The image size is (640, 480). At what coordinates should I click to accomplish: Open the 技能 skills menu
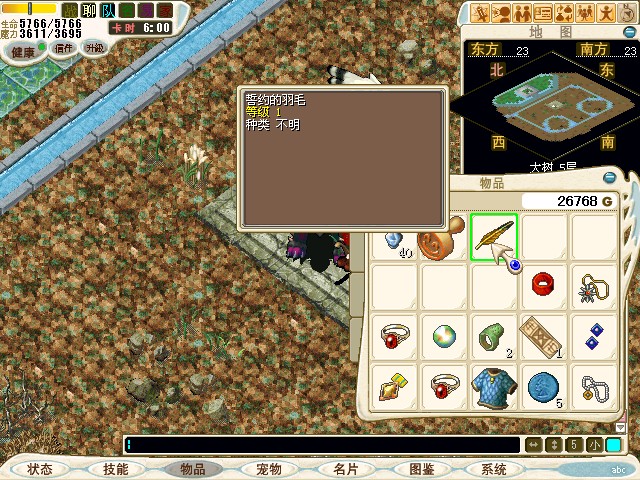coord(115,469)
